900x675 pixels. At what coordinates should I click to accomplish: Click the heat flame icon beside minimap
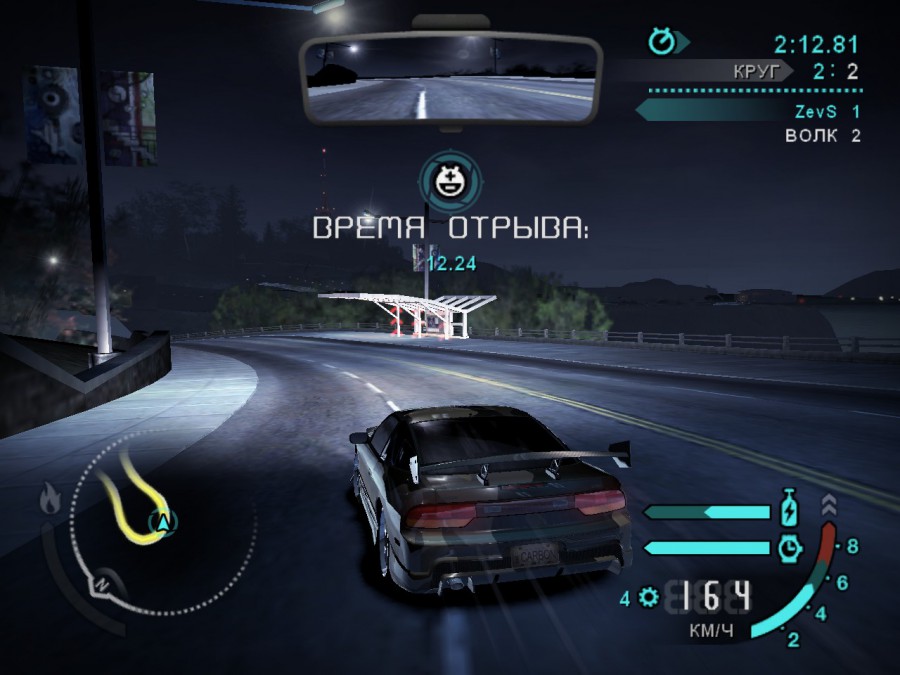[50, 497]
